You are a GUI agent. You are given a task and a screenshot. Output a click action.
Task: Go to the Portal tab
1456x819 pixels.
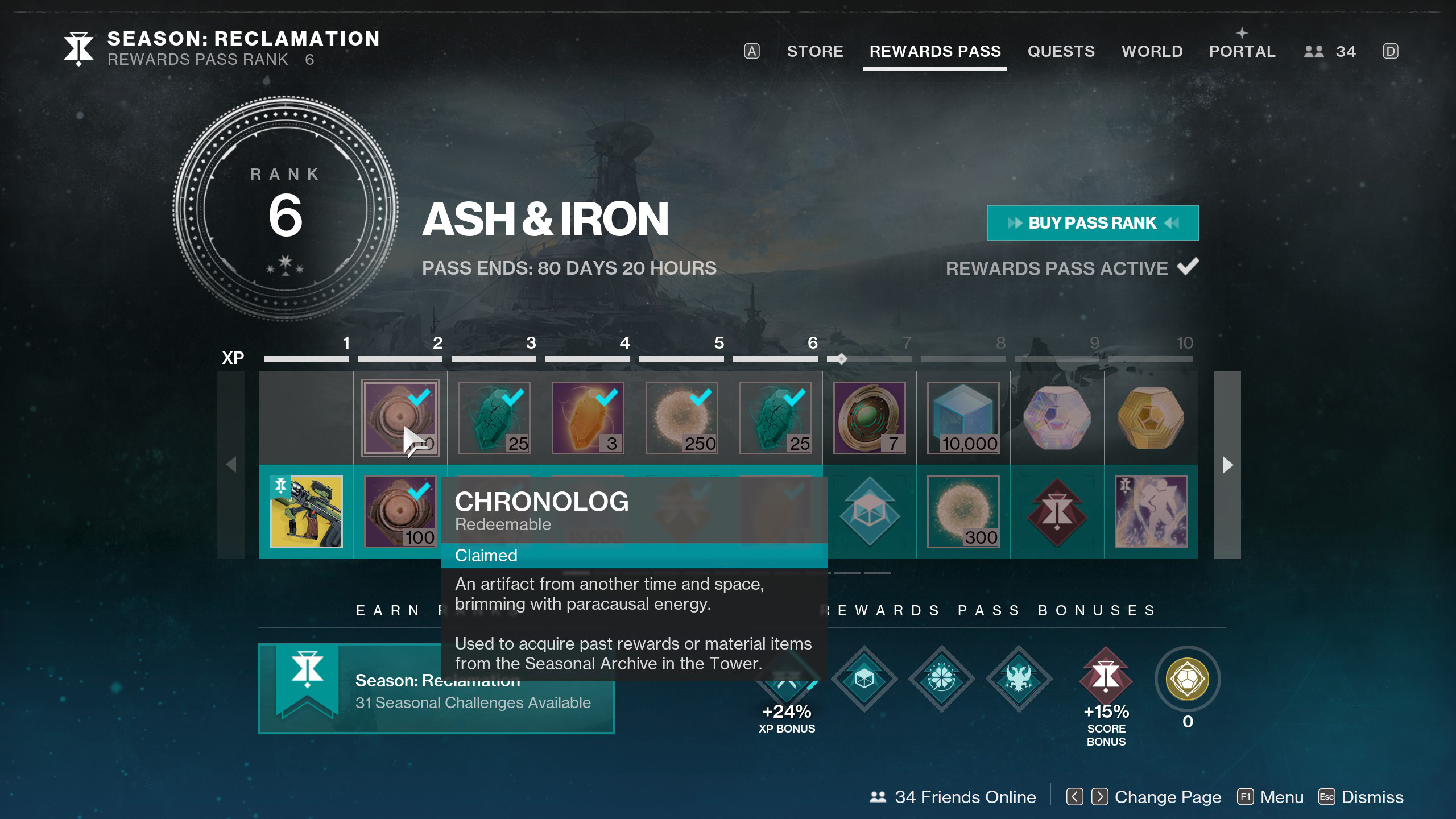click(x=1242, y=51)
